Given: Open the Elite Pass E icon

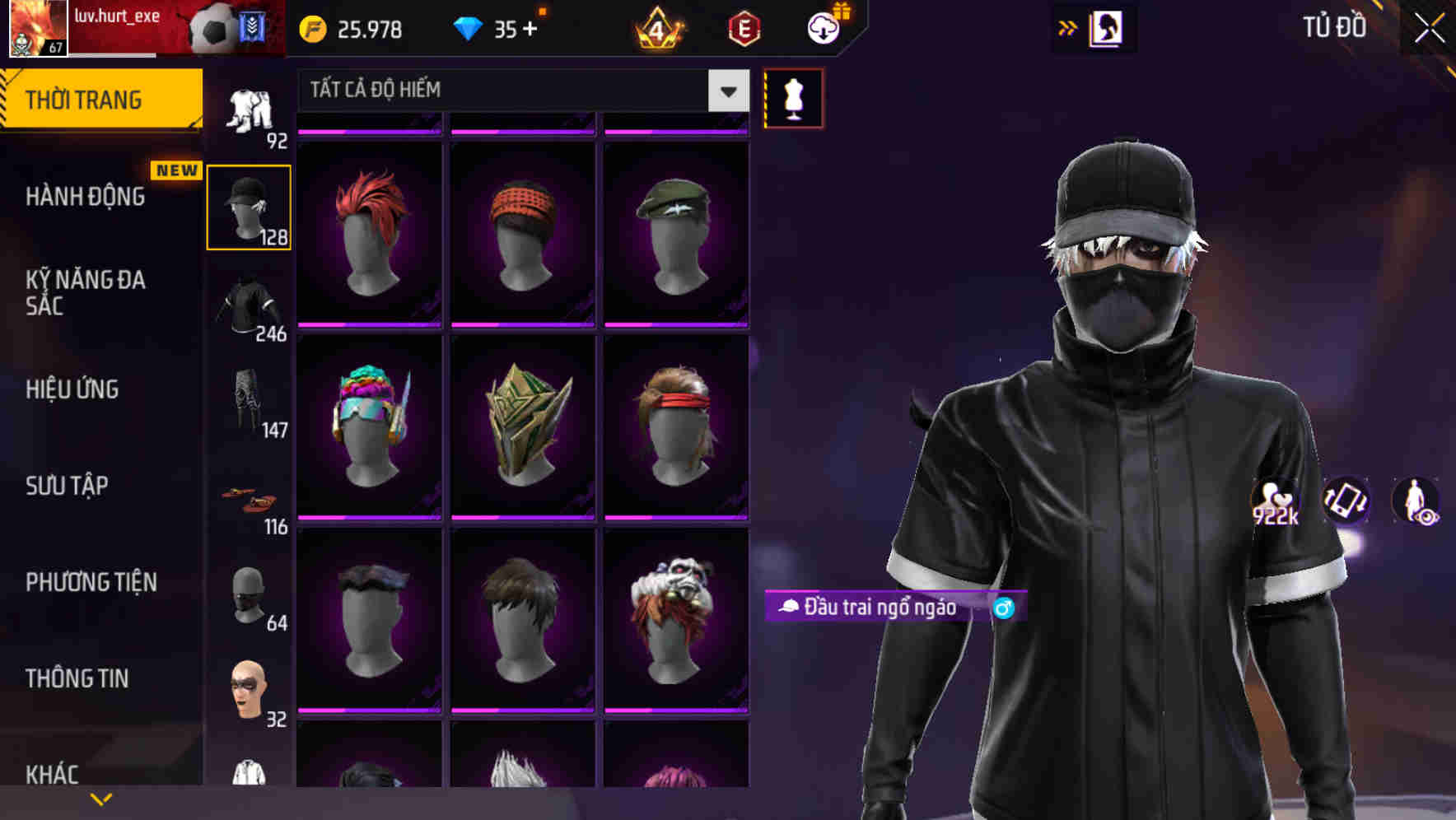Looking at the screenshot, I should tap(741, 27).
